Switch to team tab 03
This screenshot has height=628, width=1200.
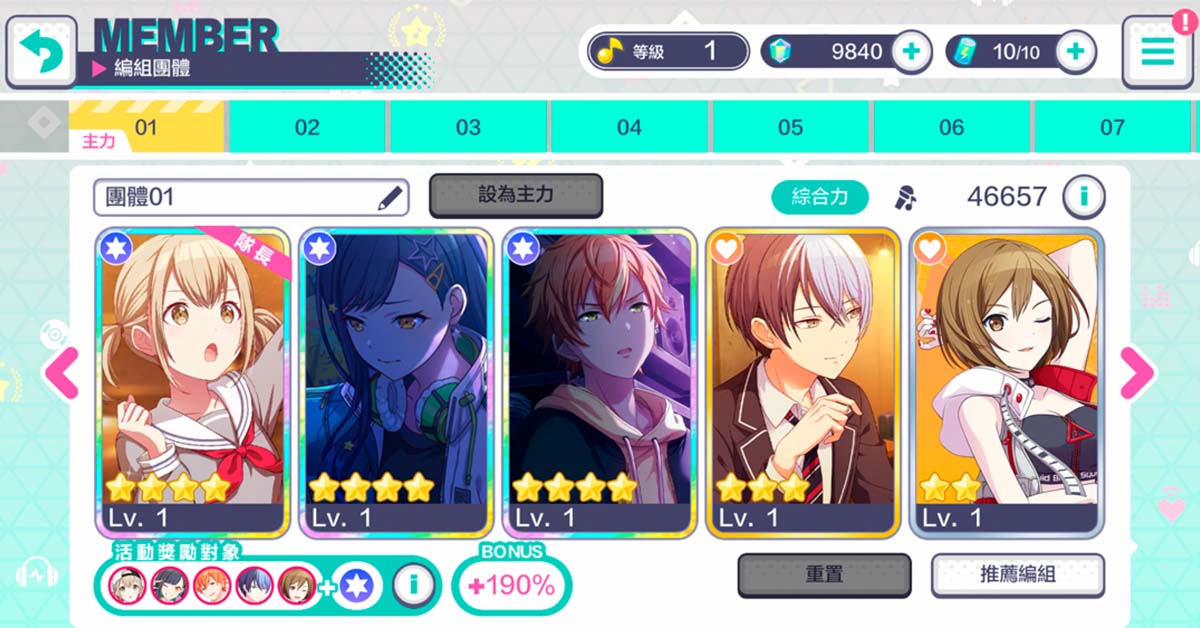tap(468, 127)
